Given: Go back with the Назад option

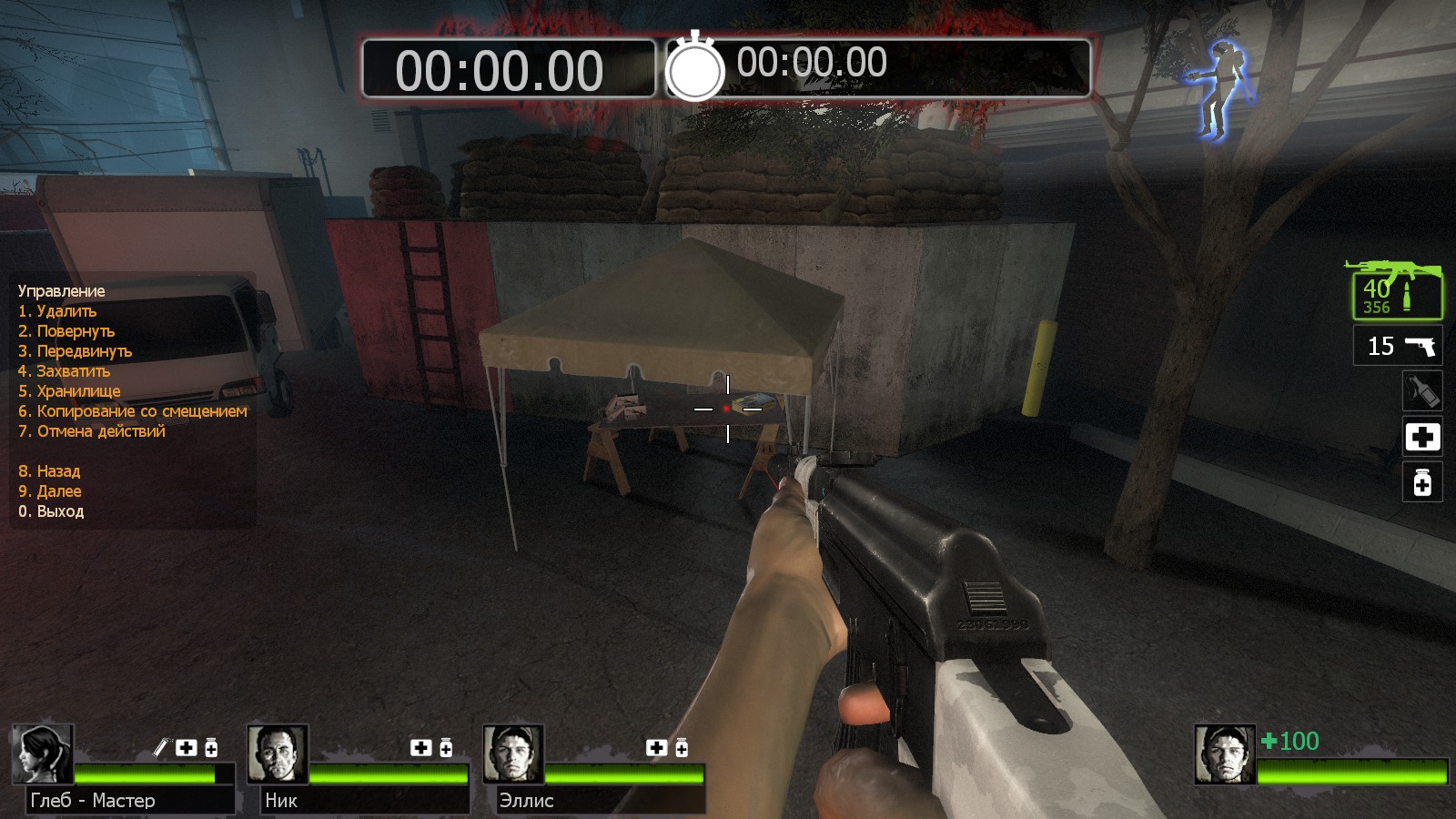Looking at the screenshot, I should [49, 471].
